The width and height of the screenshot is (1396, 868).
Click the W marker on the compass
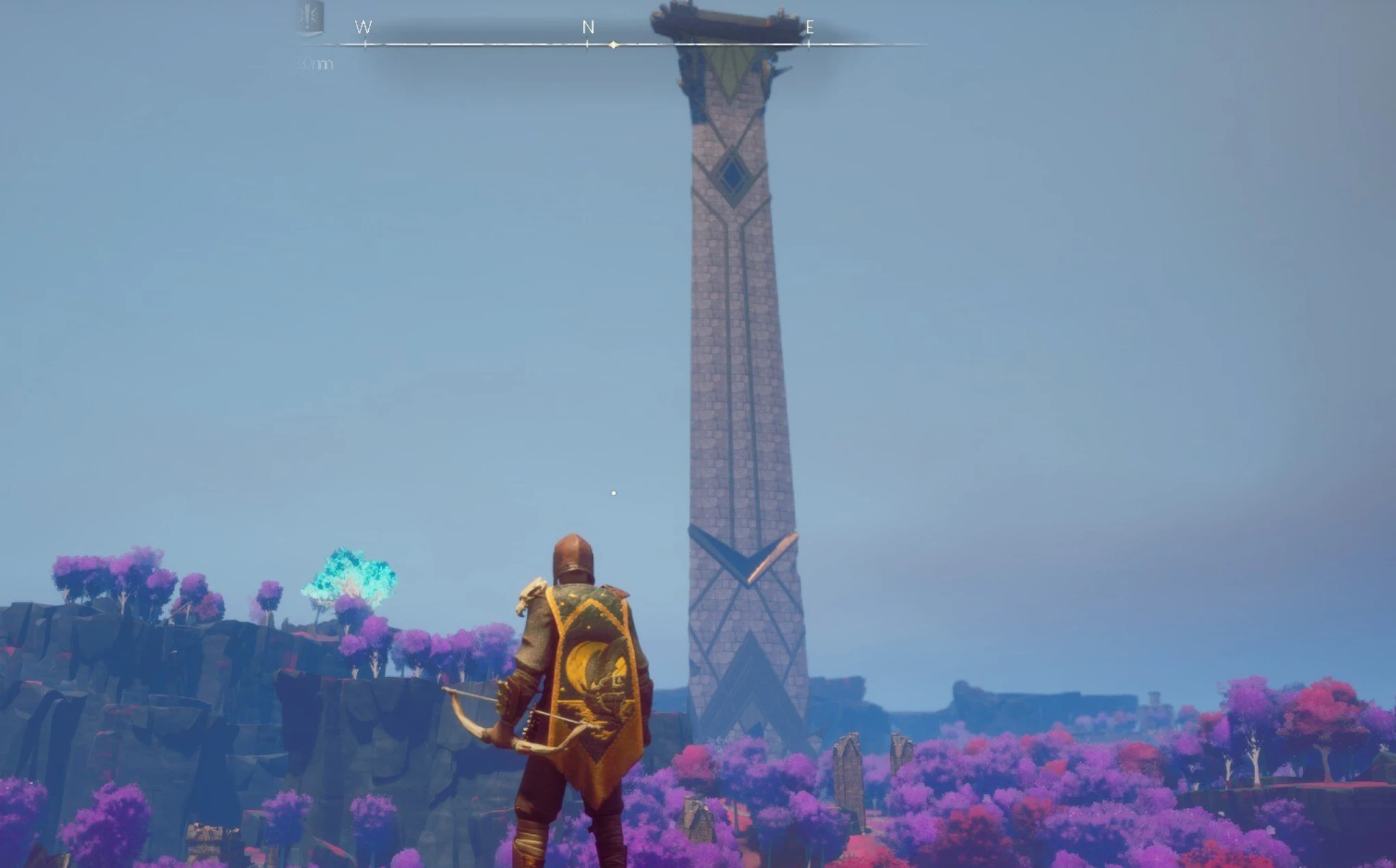[365, 26]
